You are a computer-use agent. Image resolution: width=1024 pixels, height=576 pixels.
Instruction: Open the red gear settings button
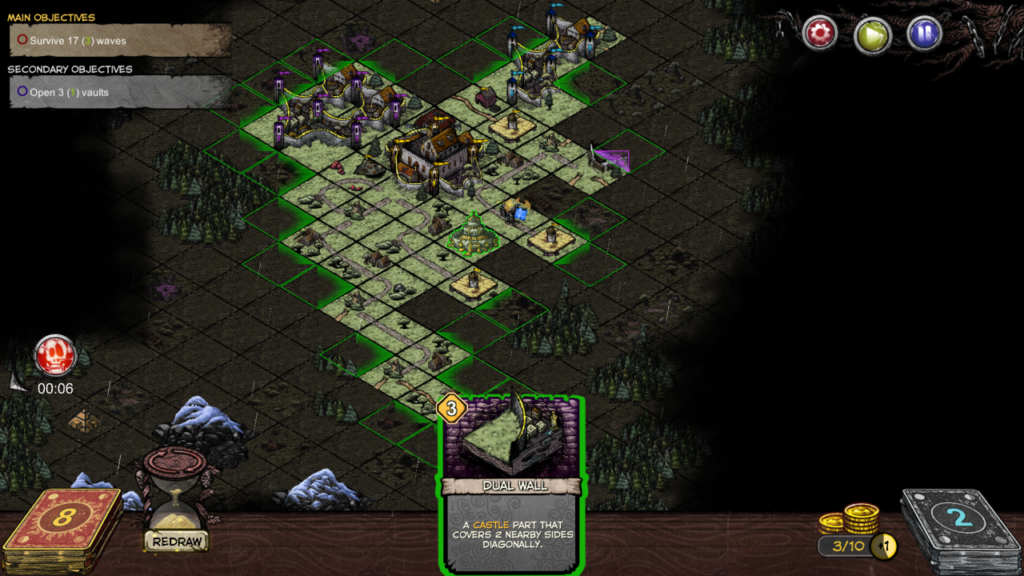click(x=820, y=33)
